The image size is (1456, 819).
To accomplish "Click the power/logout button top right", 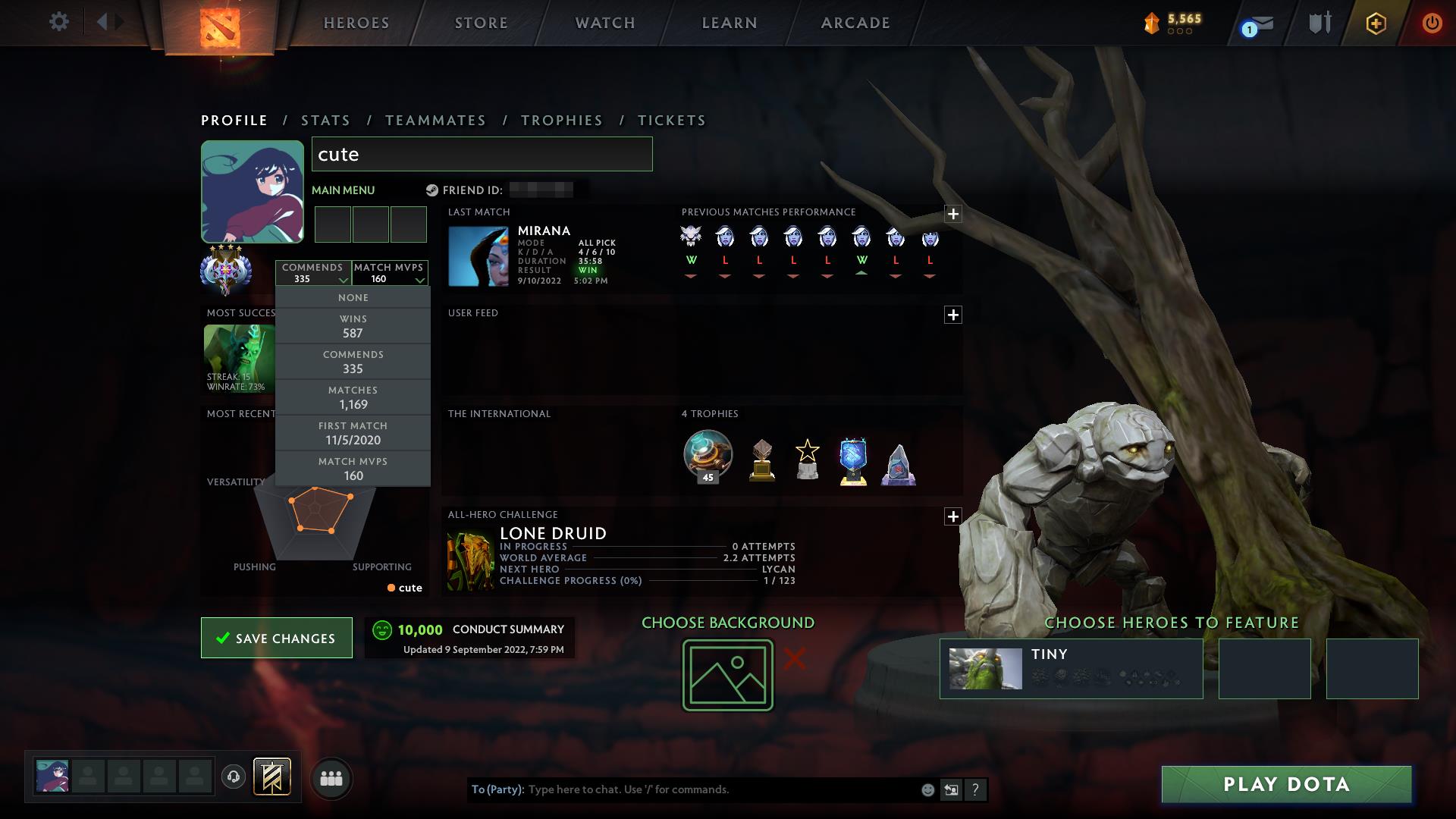I will pyautogui.click(x=1432, y=23).
